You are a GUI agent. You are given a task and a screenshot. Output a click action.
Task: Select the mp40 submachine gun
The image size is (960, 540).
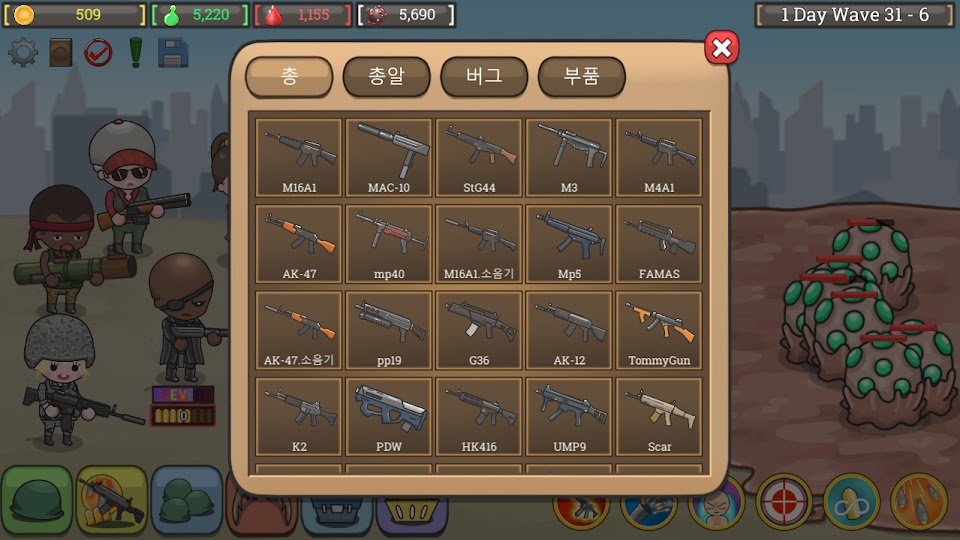(389, 243)
